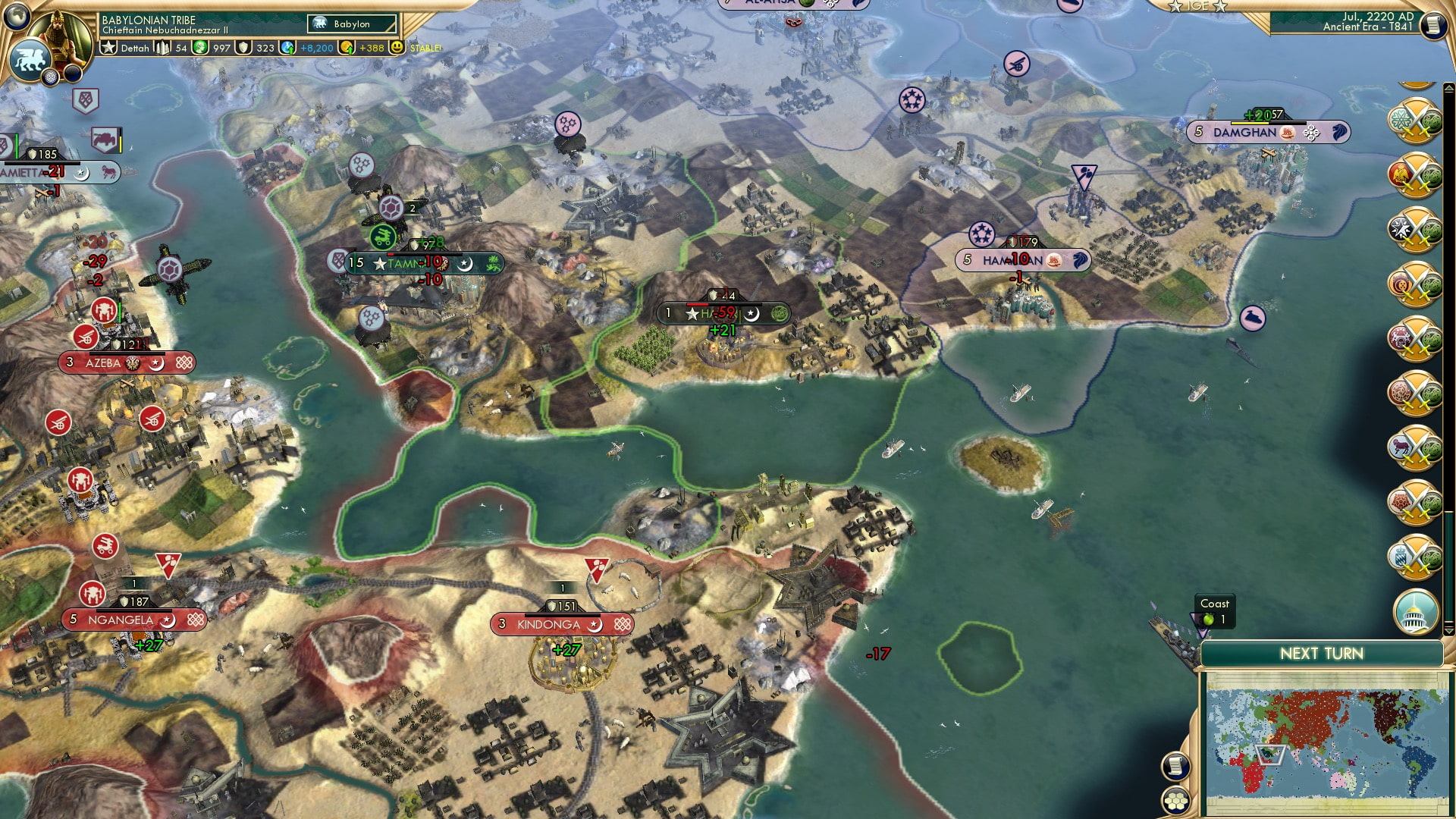This screenshot has width=1456, height=819.
Task: Click the science flask research icon
Action: click(287, 48)
